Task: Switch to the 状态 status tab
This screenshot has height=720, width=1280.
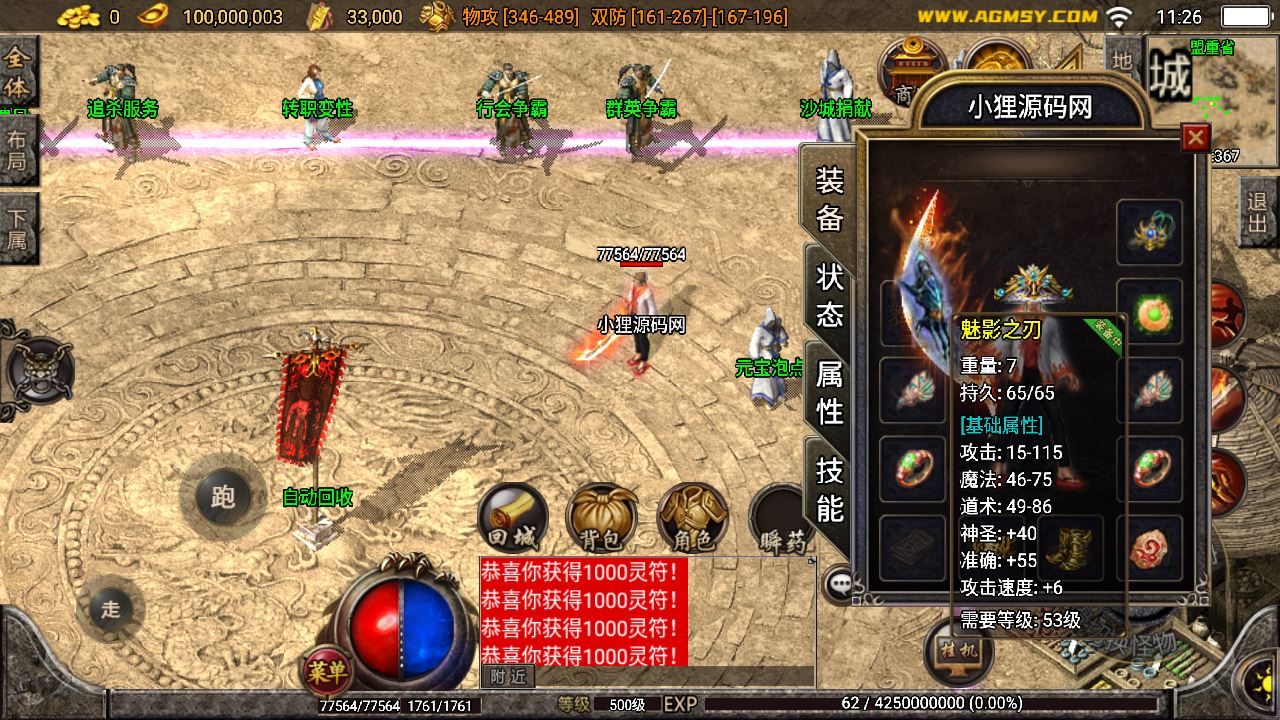Action: [830, 297]
